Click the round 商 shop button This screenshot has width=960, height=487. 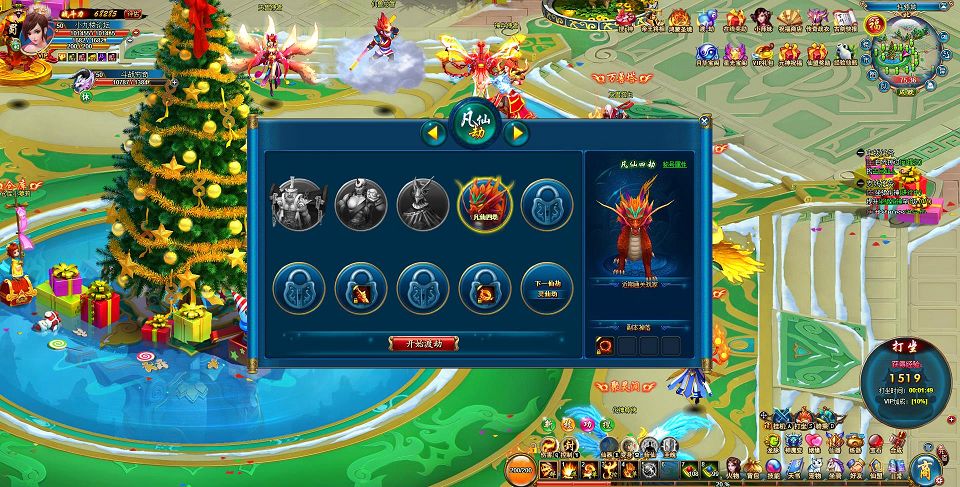pyautogui.click(x=925, y=467)
